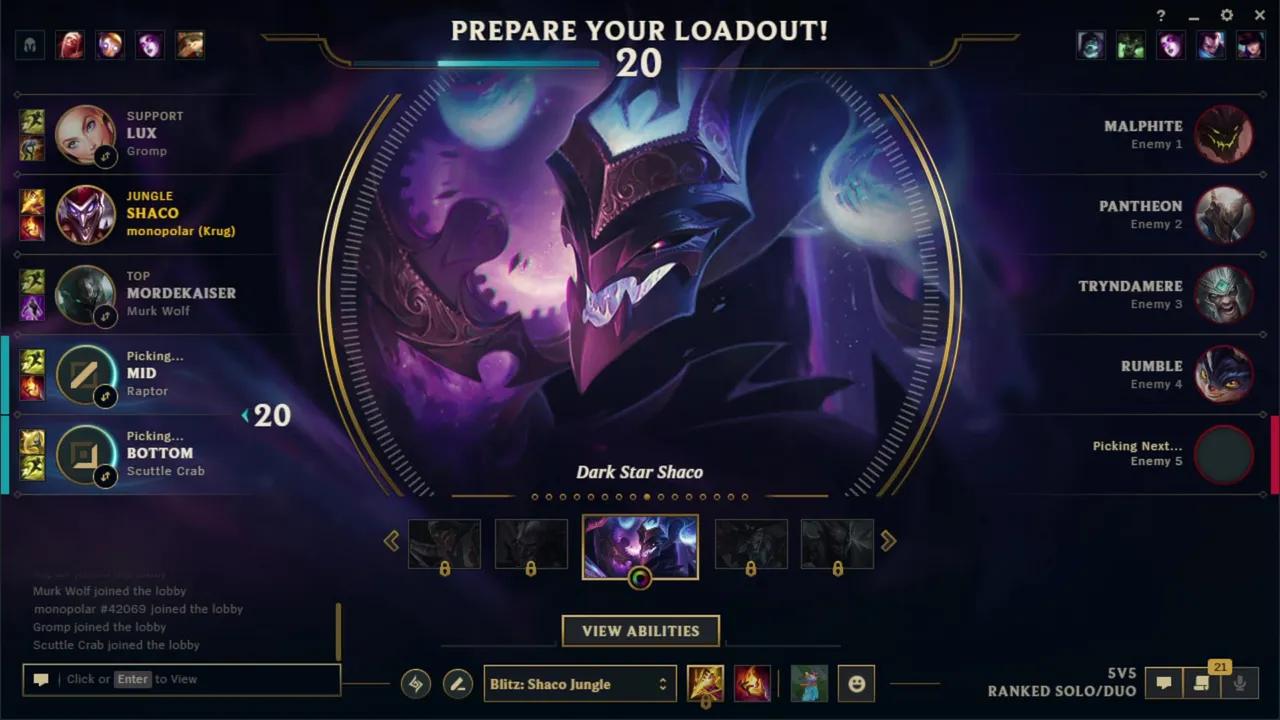Open the emote picker smiley icon
This screenshot has width=1280, height=720.
click(x=856, y=684)
